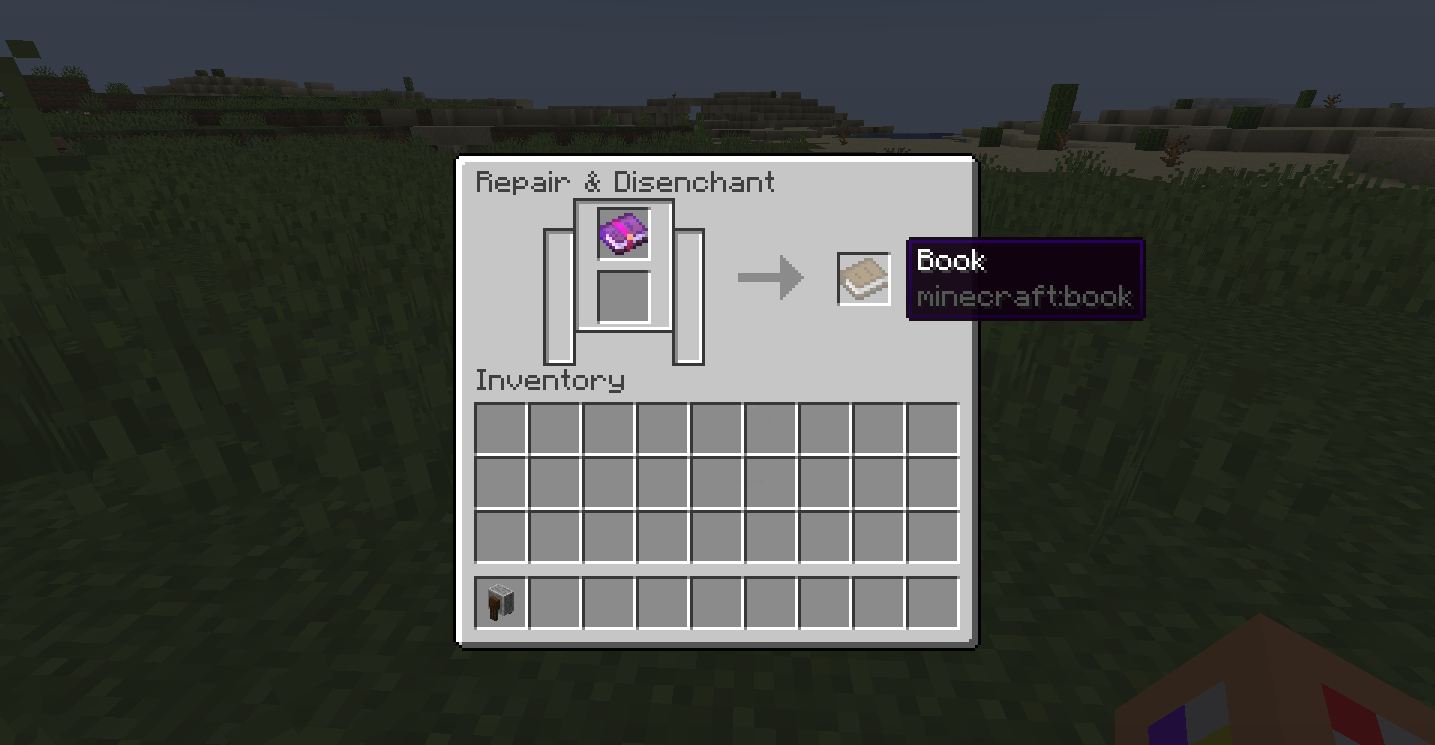Click the Repair & Disenchant title text

pos(625,182)
